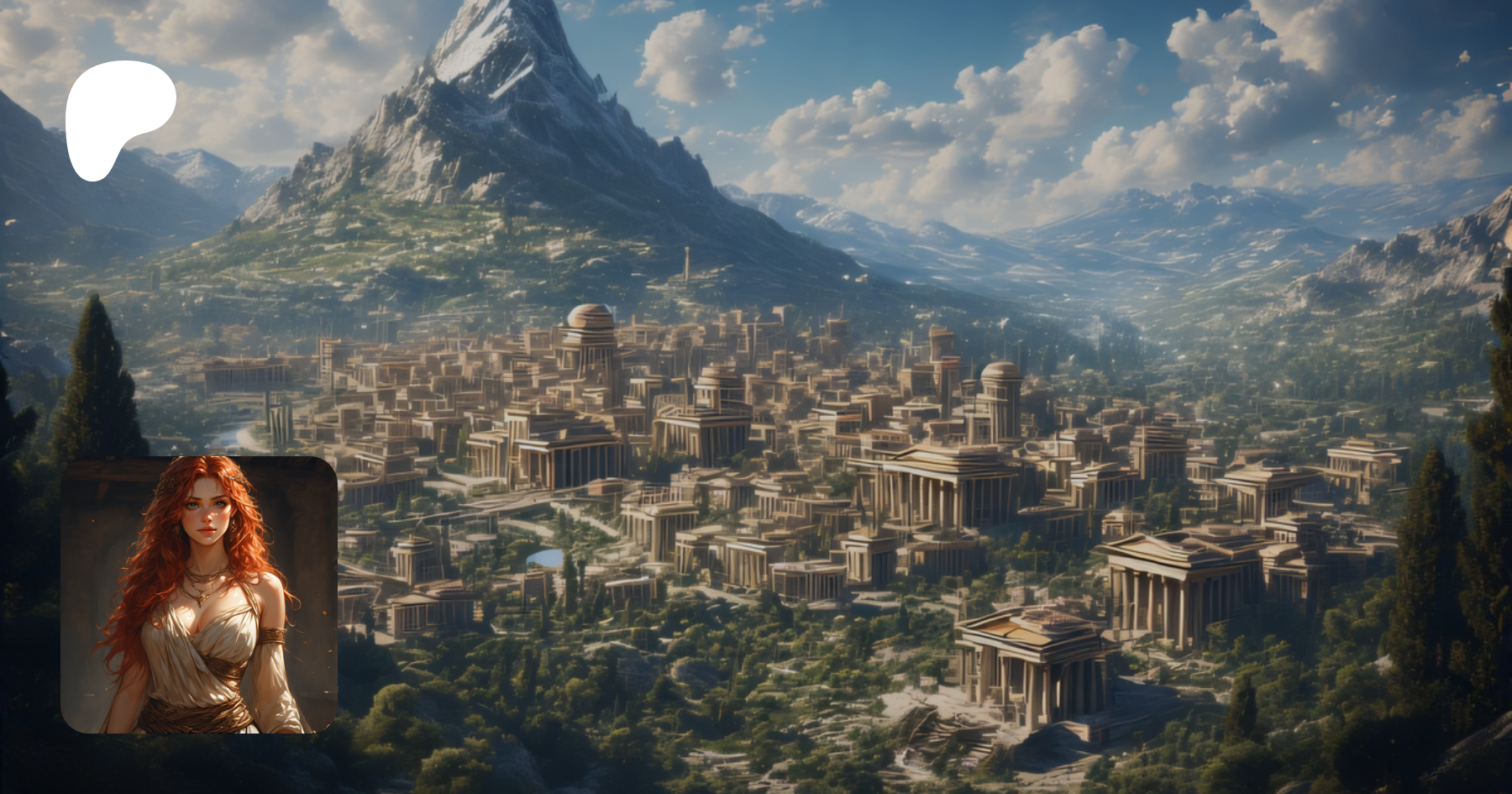1512x794 pixels.
Task: Click the white Patreon logo
Action: tap(118, 113)
